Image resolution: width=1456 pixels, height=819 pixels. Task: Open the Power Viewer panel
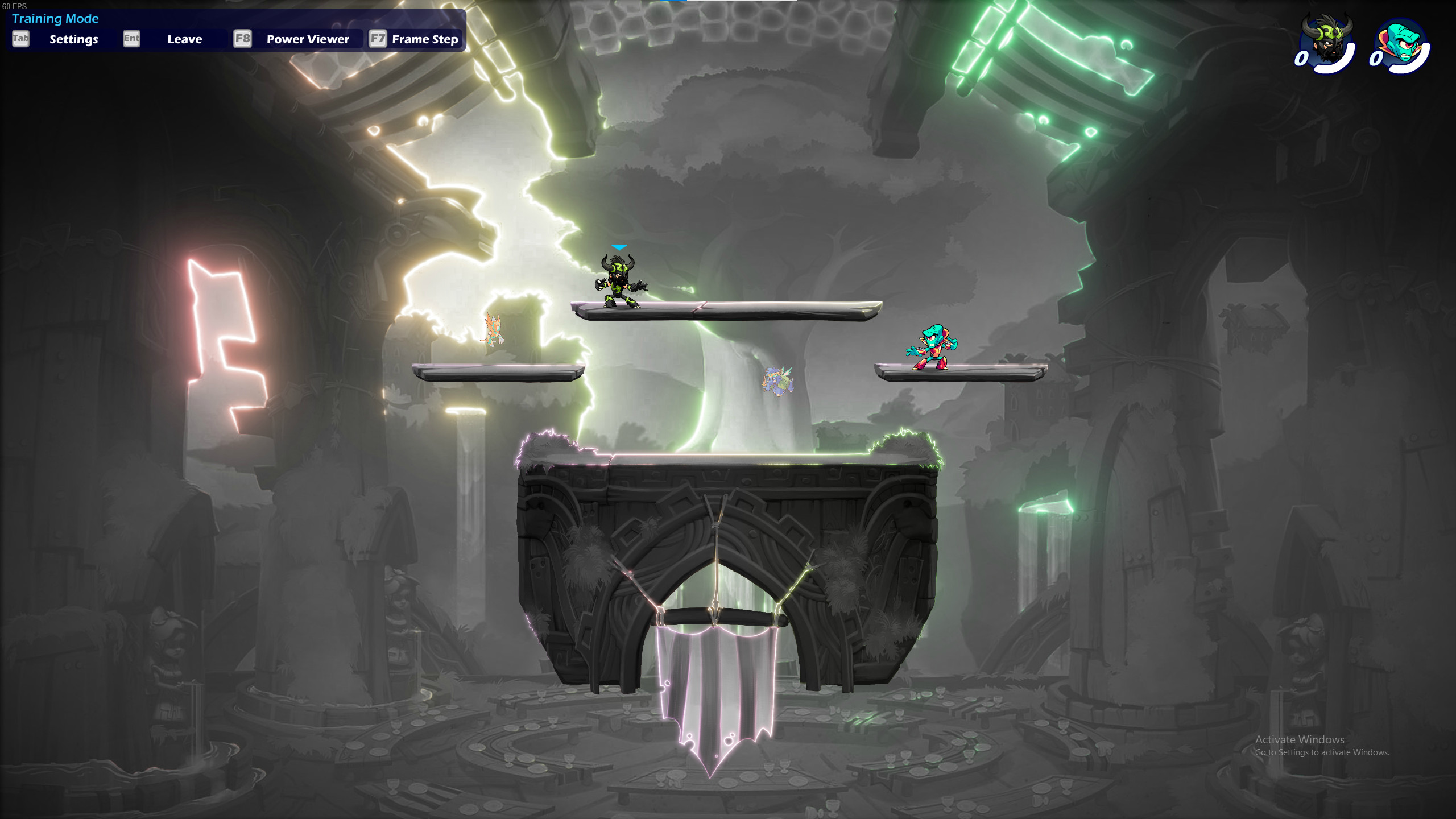pos(307,39)
